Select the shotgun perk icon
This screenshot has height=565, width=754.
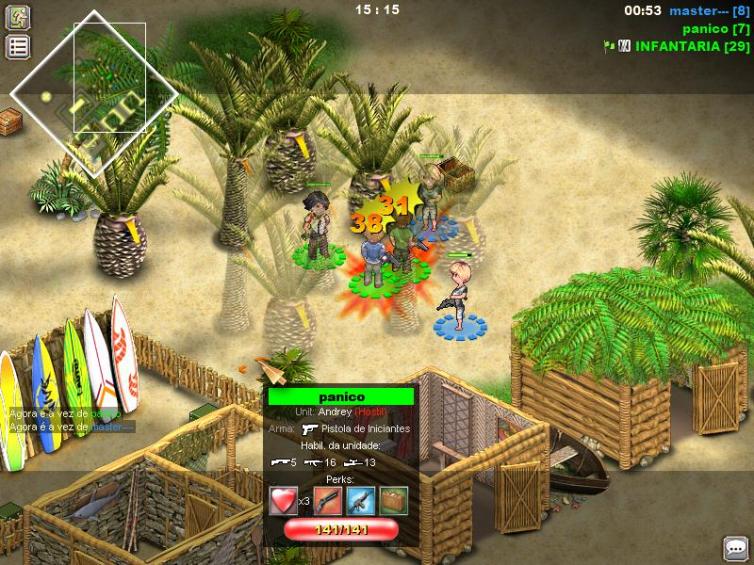(327, 500)
